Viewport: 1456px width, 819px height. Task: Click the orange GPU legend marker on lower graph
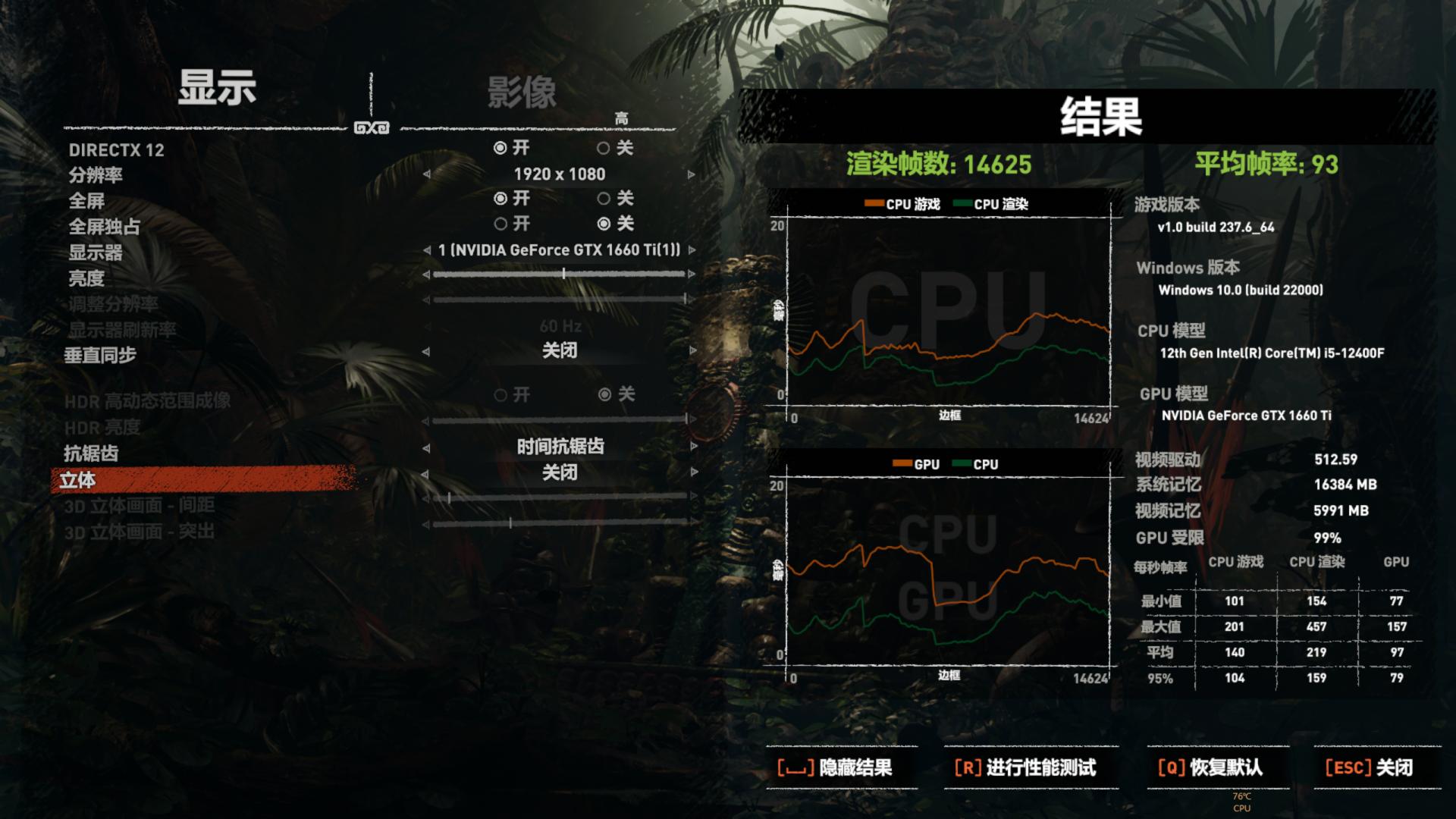click(903, 463)
